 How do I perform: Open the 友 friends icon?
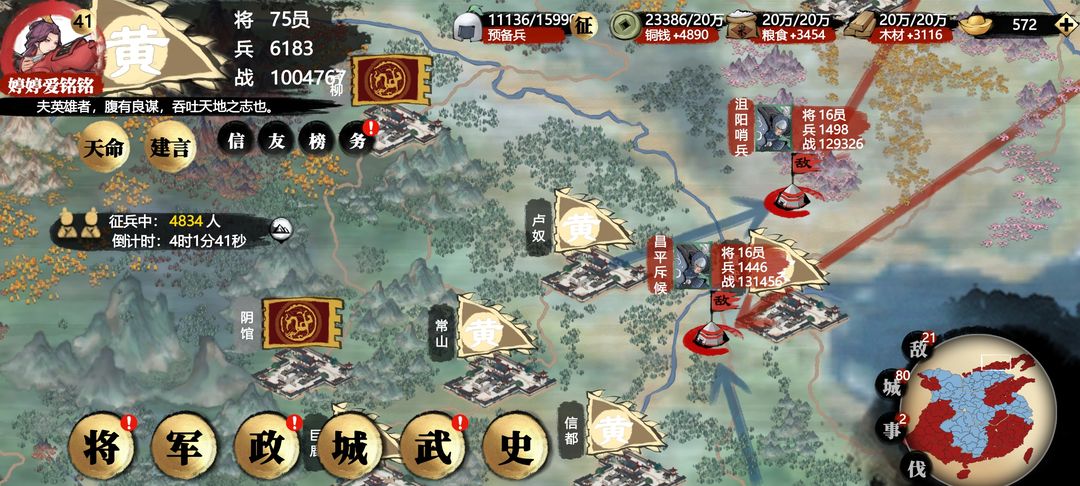[x=276, y=141]
